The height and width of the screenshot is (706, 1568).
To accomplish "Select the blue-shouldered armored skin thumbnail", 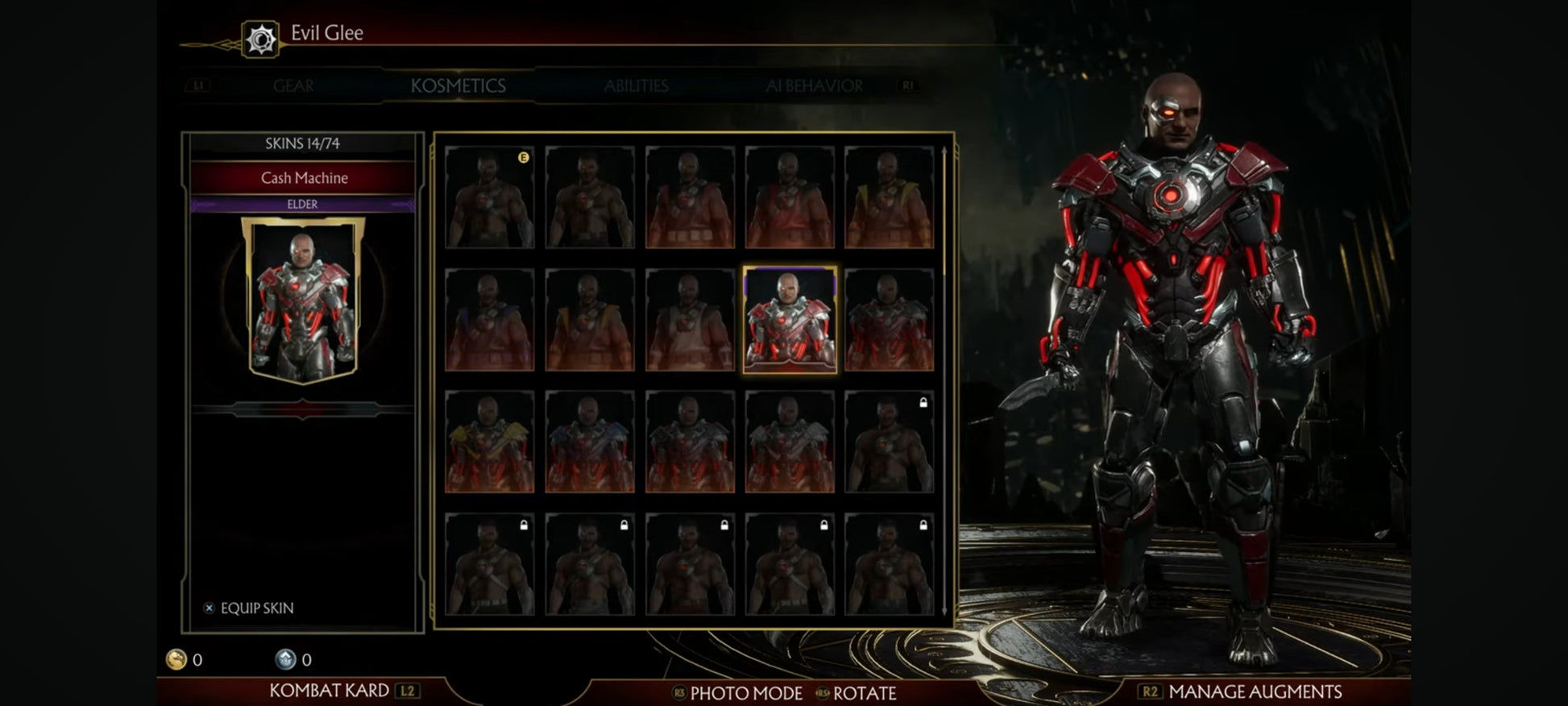I will point(589,442).
